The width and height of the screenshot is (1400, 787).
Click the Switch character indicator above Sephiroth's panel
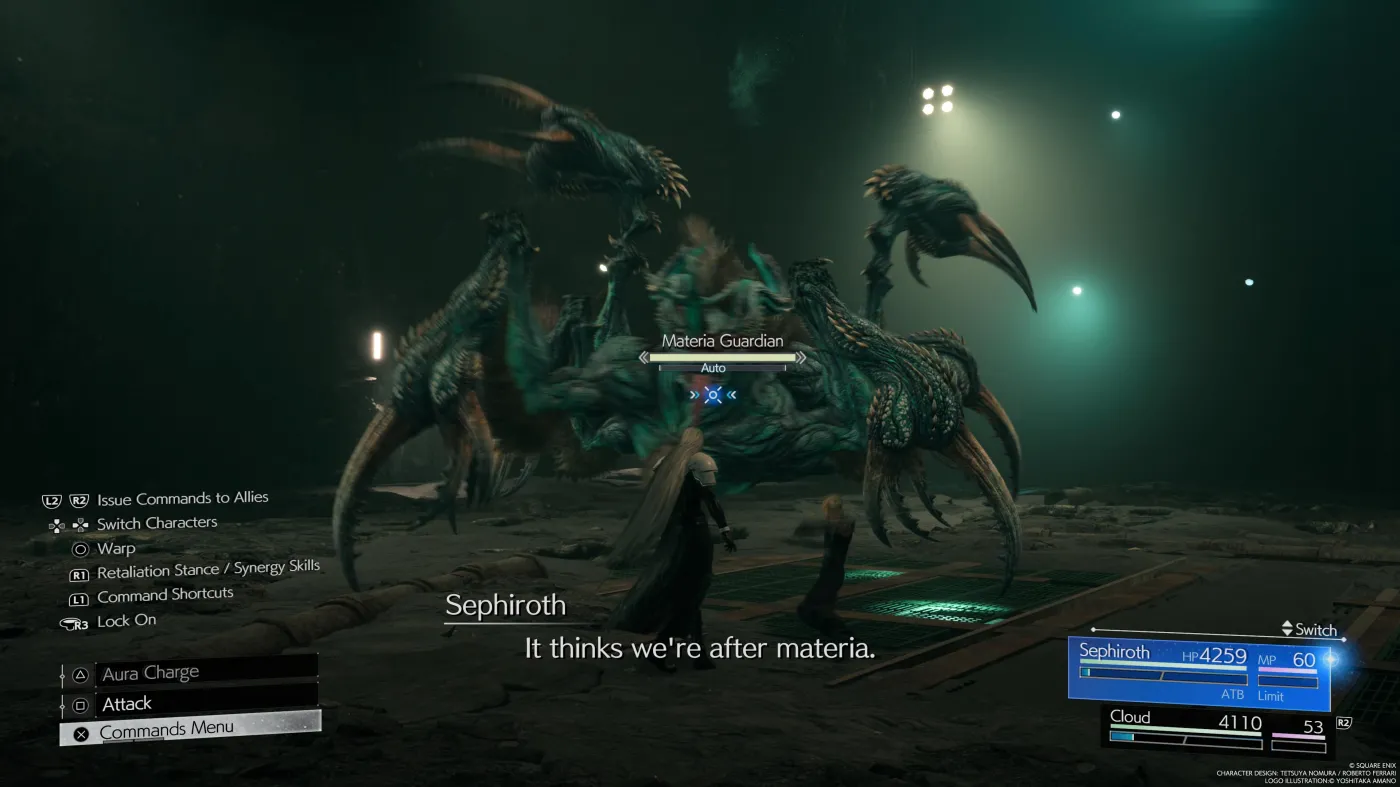(x=1311, y=630)
